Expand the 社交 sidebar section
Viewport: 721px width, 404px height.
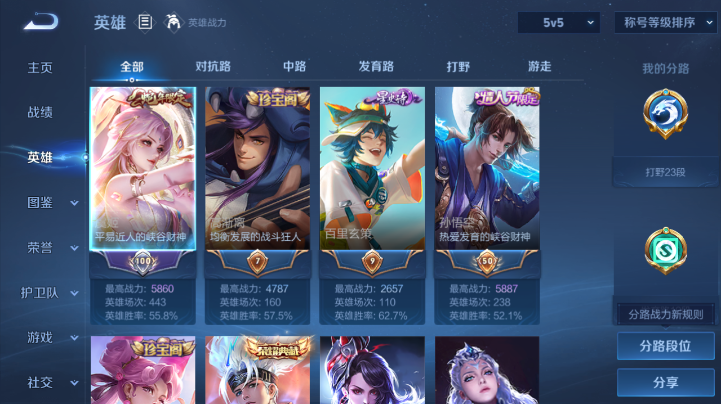click(51, 382)
